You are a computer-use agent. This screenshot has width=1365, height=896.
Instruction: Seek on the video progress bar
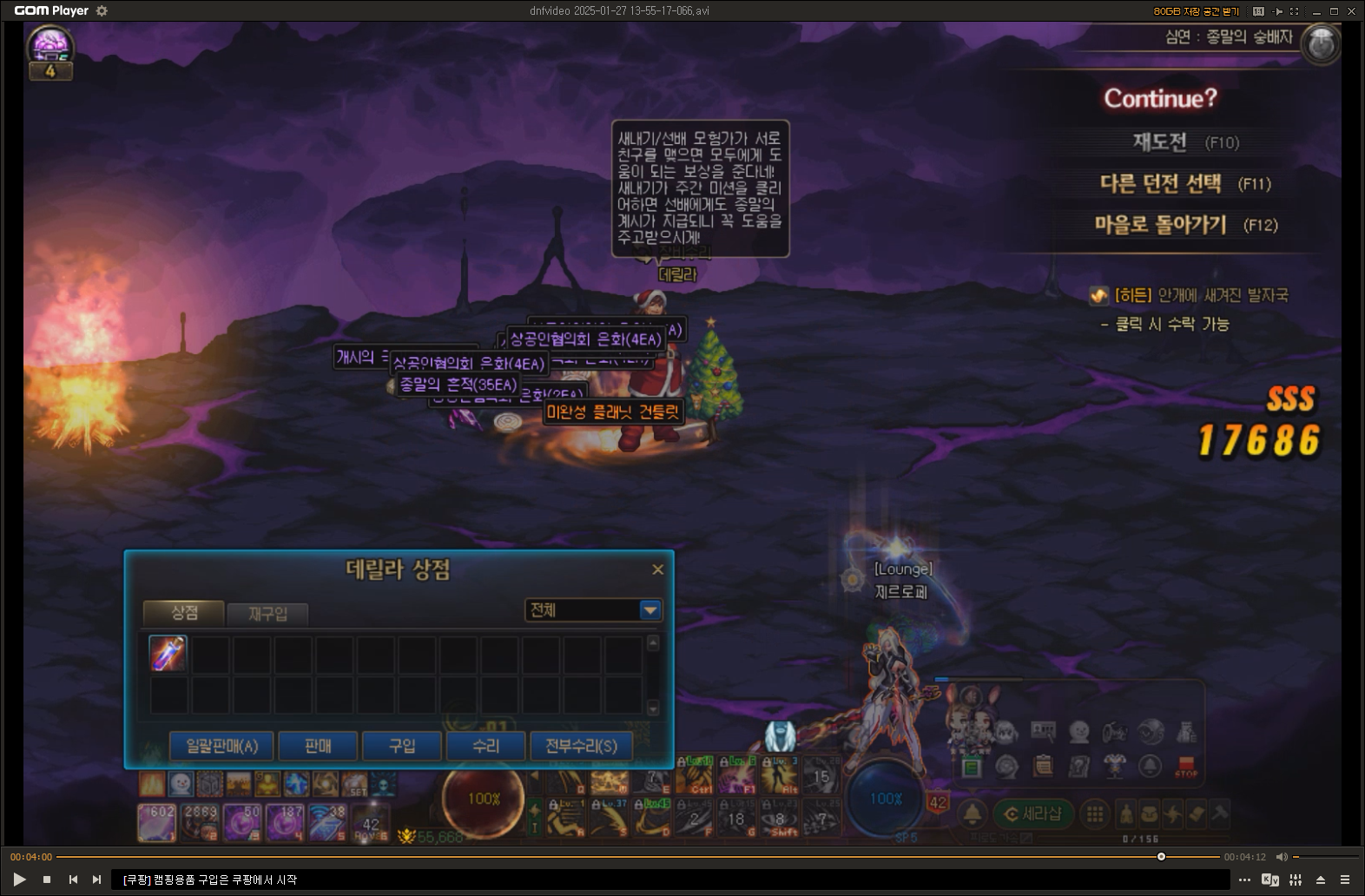pyautogui.click(x=608, y=857)
